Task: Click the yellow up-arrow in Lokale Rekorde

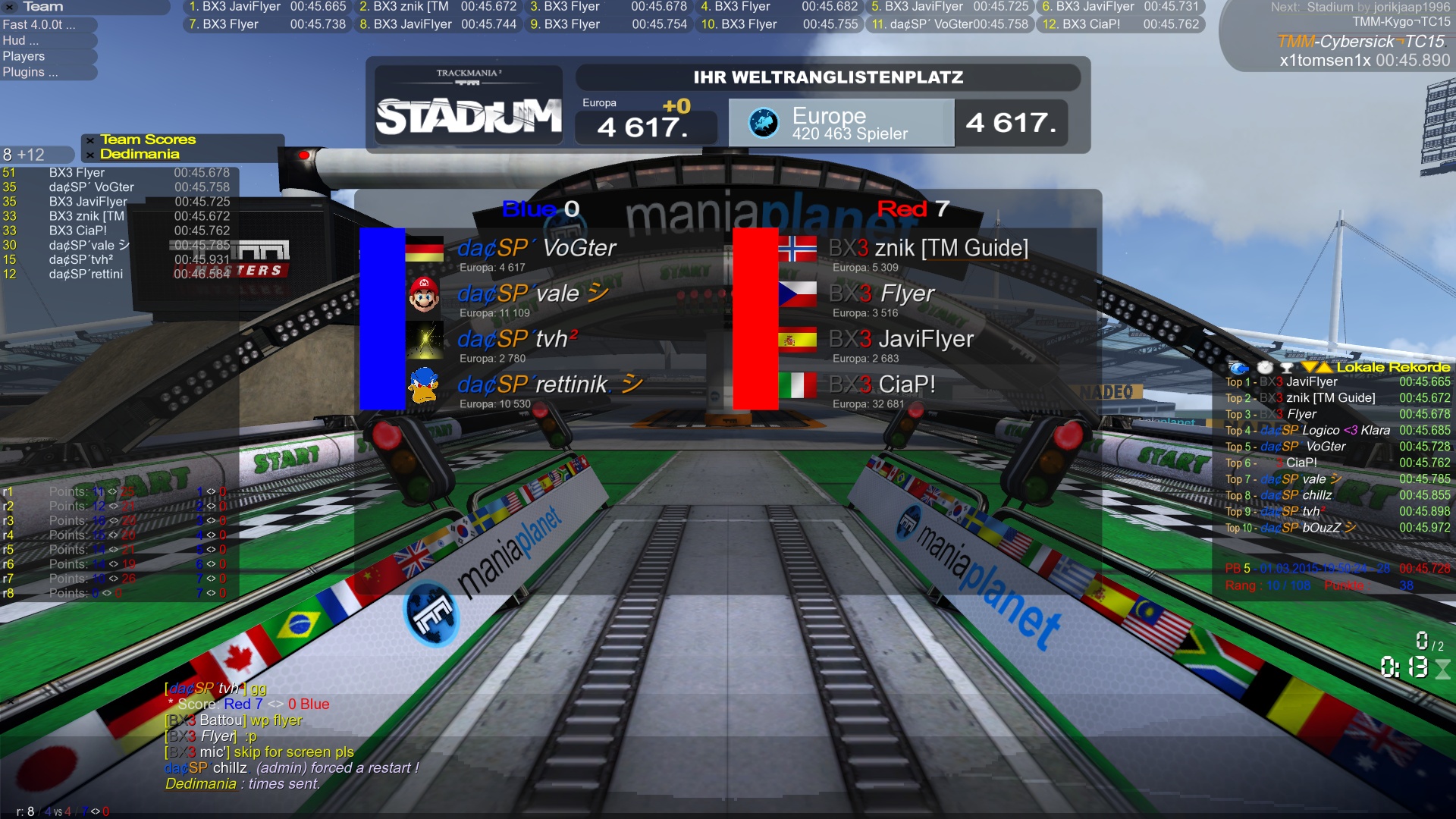Action: click(1325, 368)
